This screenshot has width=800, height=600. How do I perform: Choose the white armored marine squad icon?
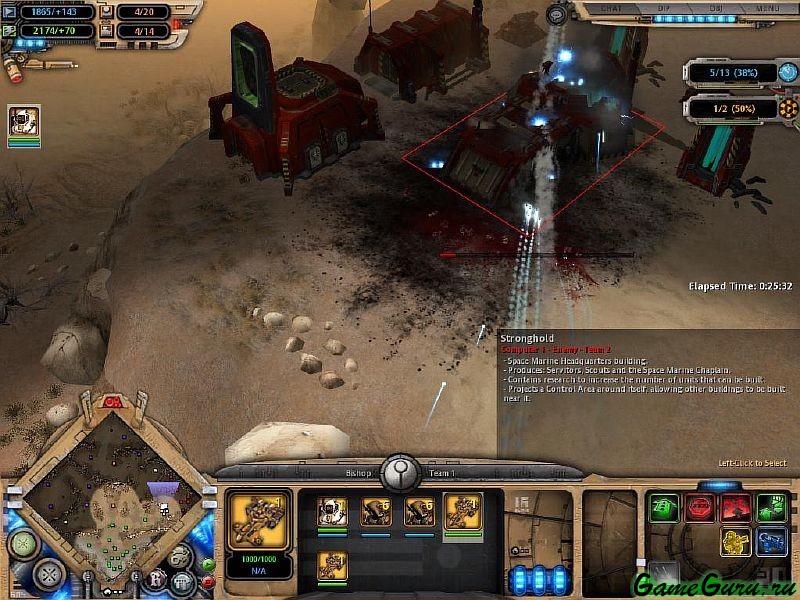333,512
